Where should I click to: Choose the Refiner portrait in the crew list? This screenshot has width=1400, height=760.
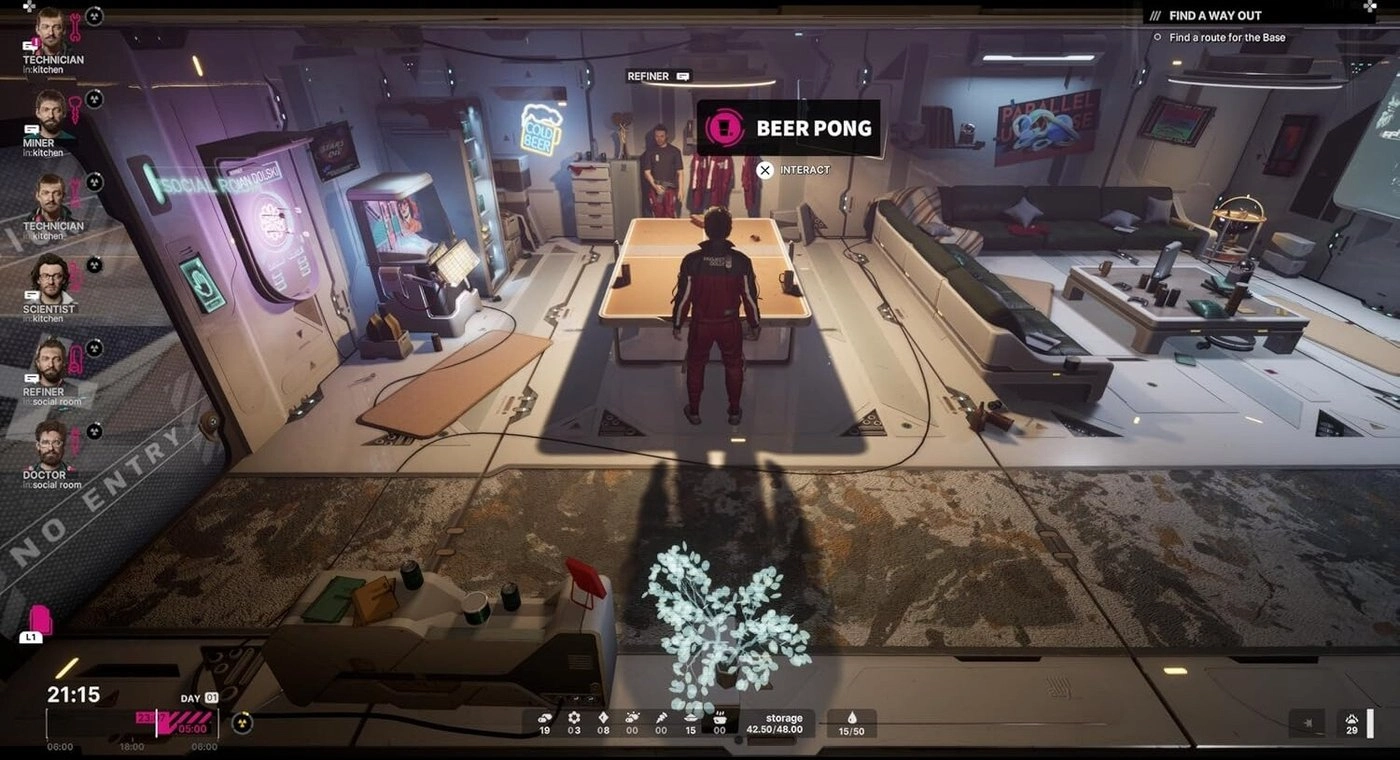[x=51, y=361]
